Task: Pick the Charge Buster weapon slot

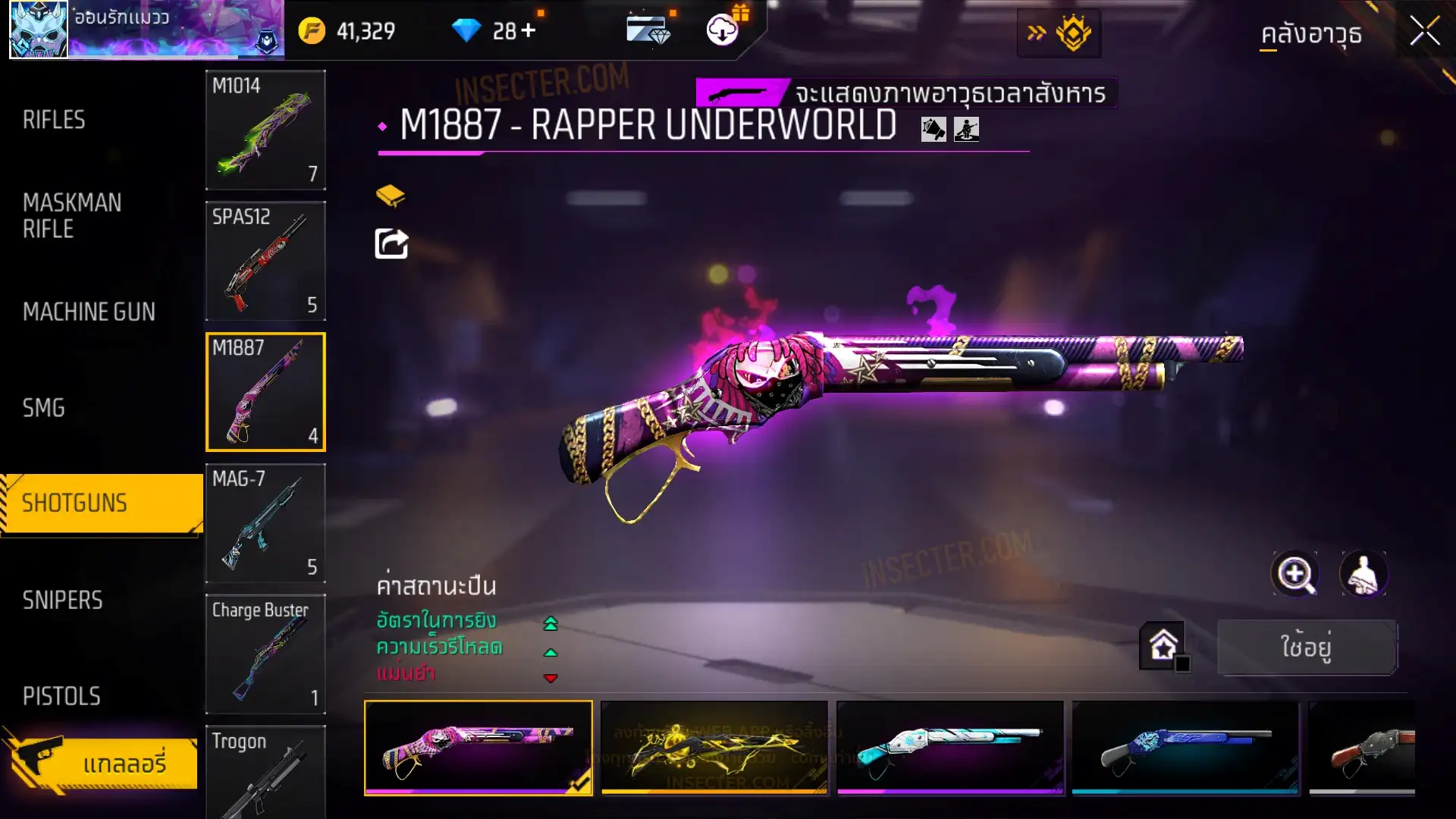Action: tap(265, 654)
